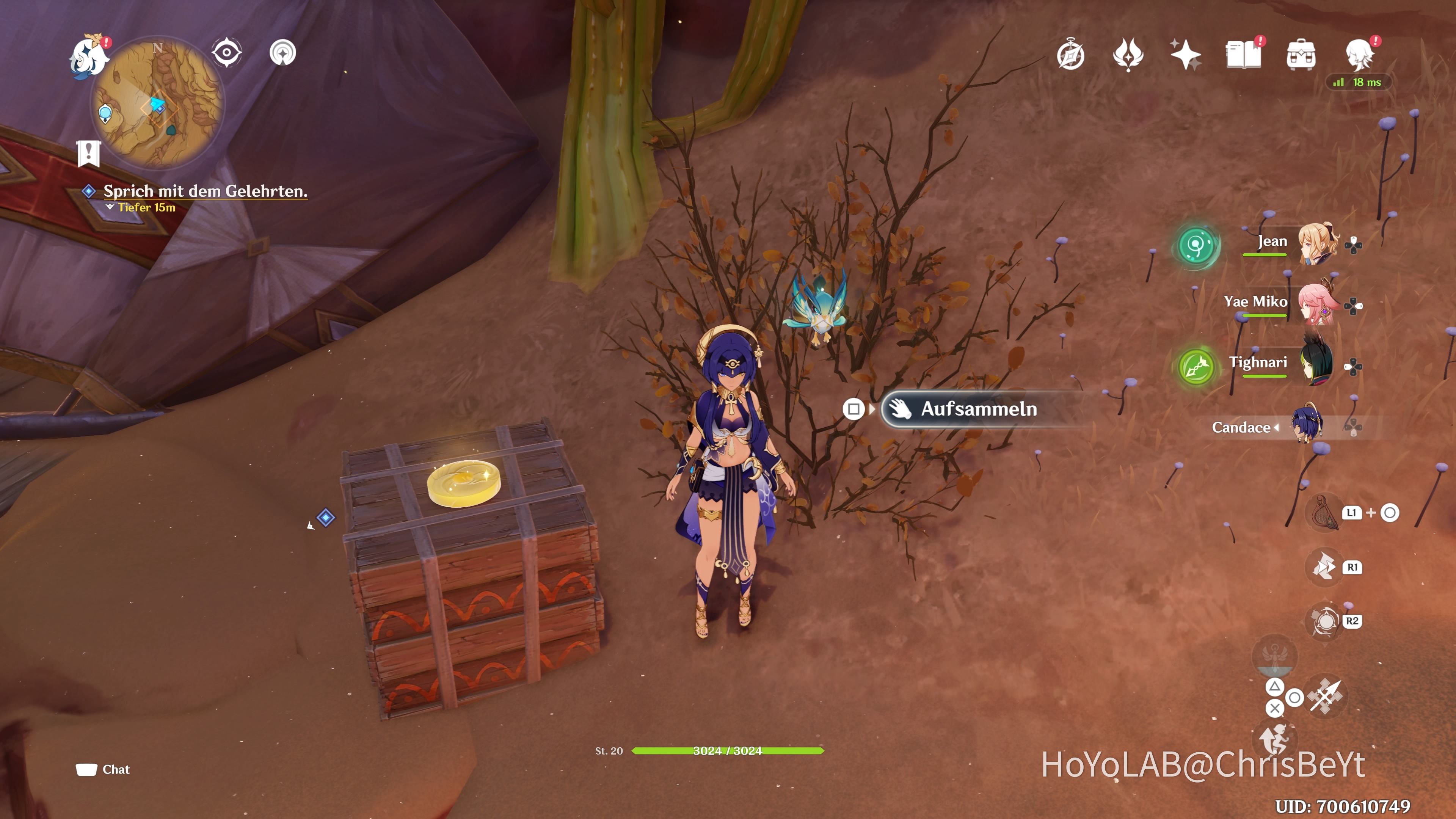The height and width of the screenshot is (819, 1456).
Task: Switch to Yae Miko in the party list
Action: [1319, 304]
